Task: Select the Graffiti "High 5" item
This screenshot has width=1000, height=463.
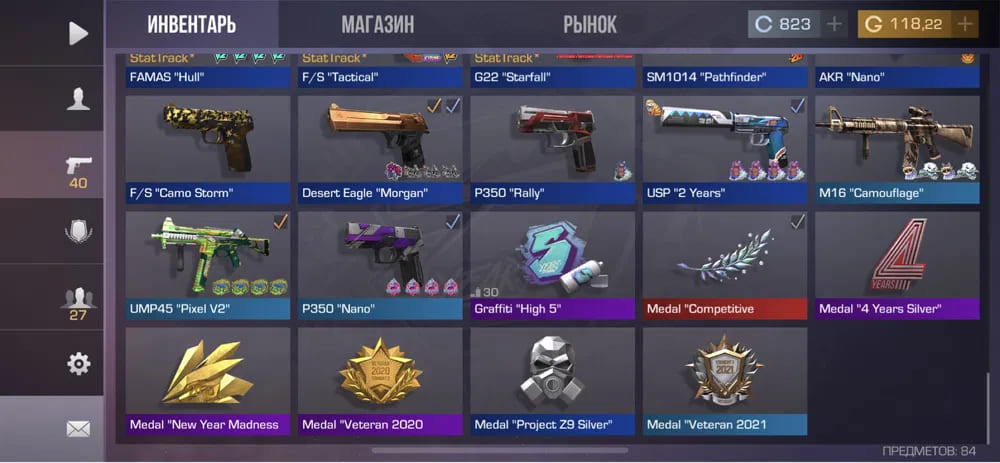Action: tap(553, 264)
